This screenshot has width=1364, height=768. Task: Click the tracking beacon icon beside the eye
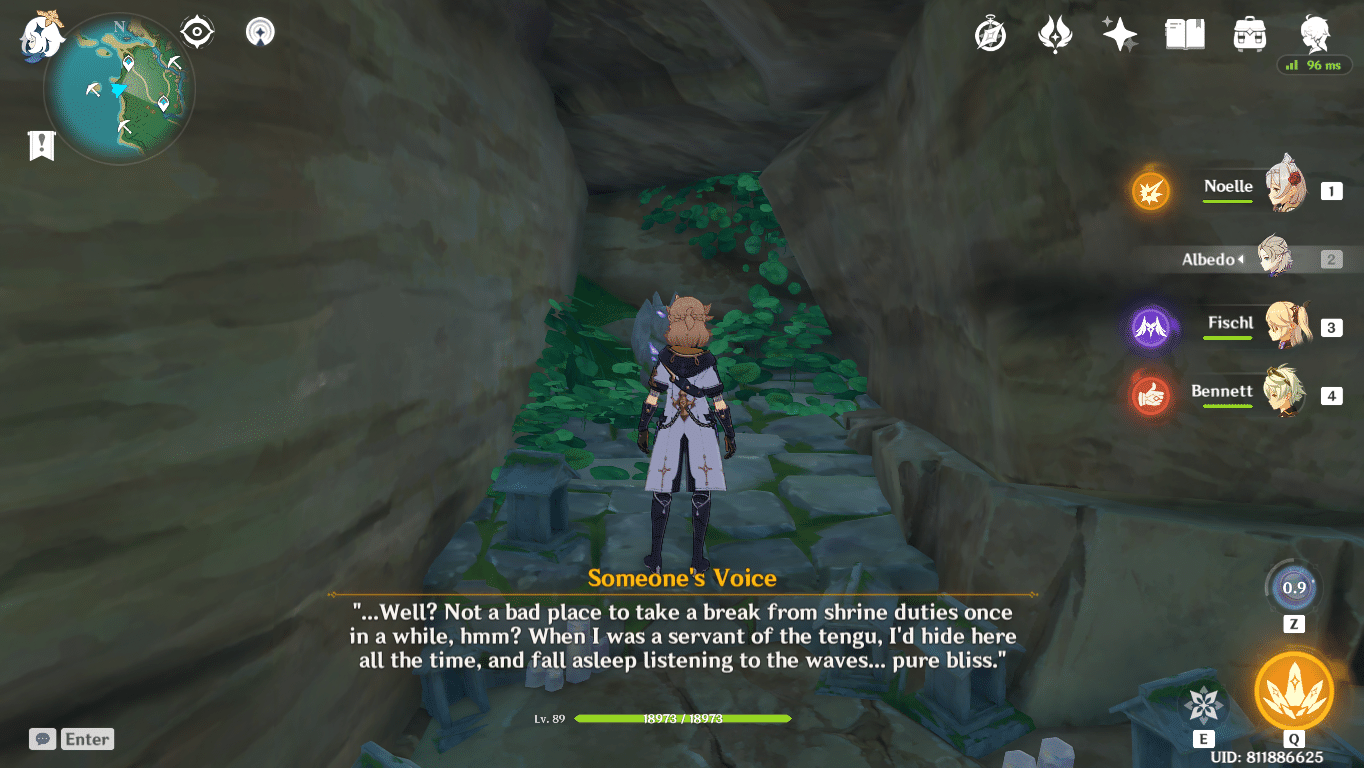(258, 30)
